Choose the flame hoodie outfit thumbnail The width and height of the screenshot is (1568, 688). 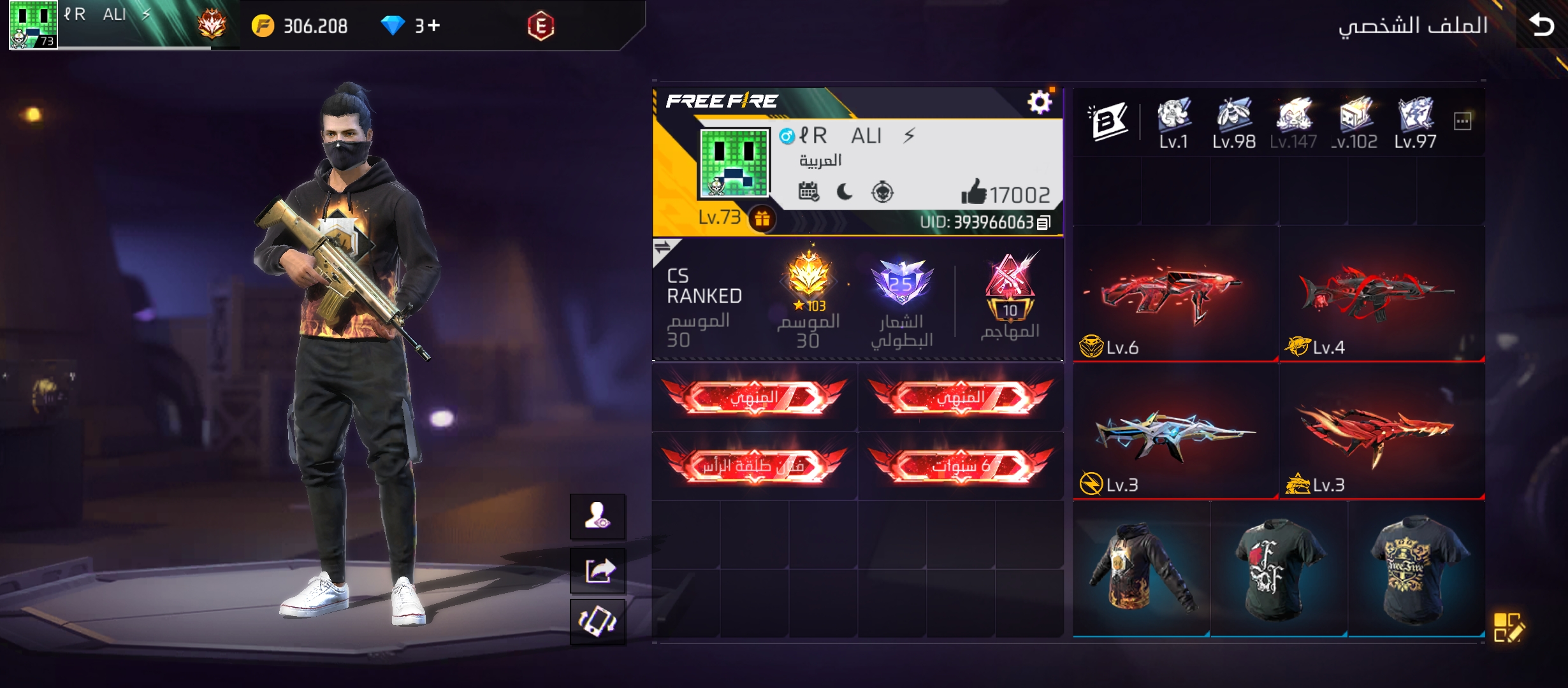pyautogui.click(x=1141, y=568)
